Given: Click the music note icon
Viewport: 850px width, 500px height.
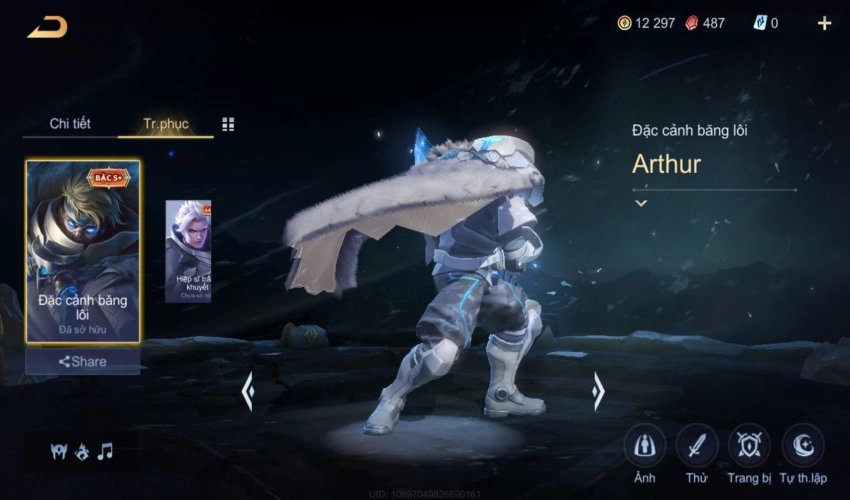Looking at the screenshot, I should 105,451.
